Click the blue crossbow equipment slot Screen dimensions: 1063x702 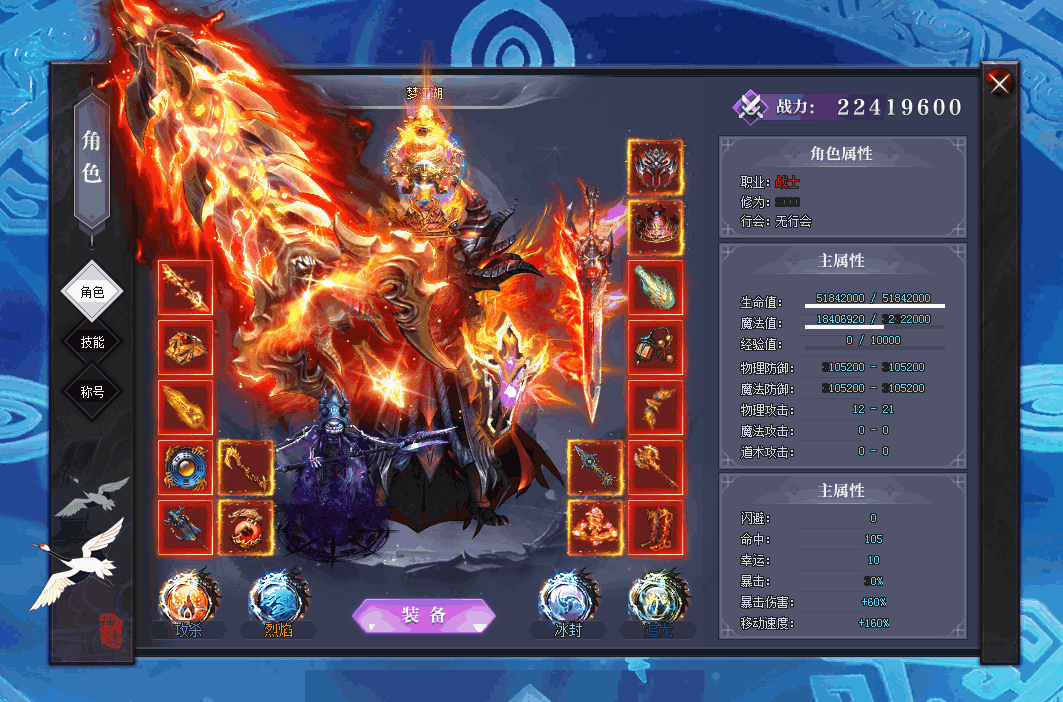(185, 527)
